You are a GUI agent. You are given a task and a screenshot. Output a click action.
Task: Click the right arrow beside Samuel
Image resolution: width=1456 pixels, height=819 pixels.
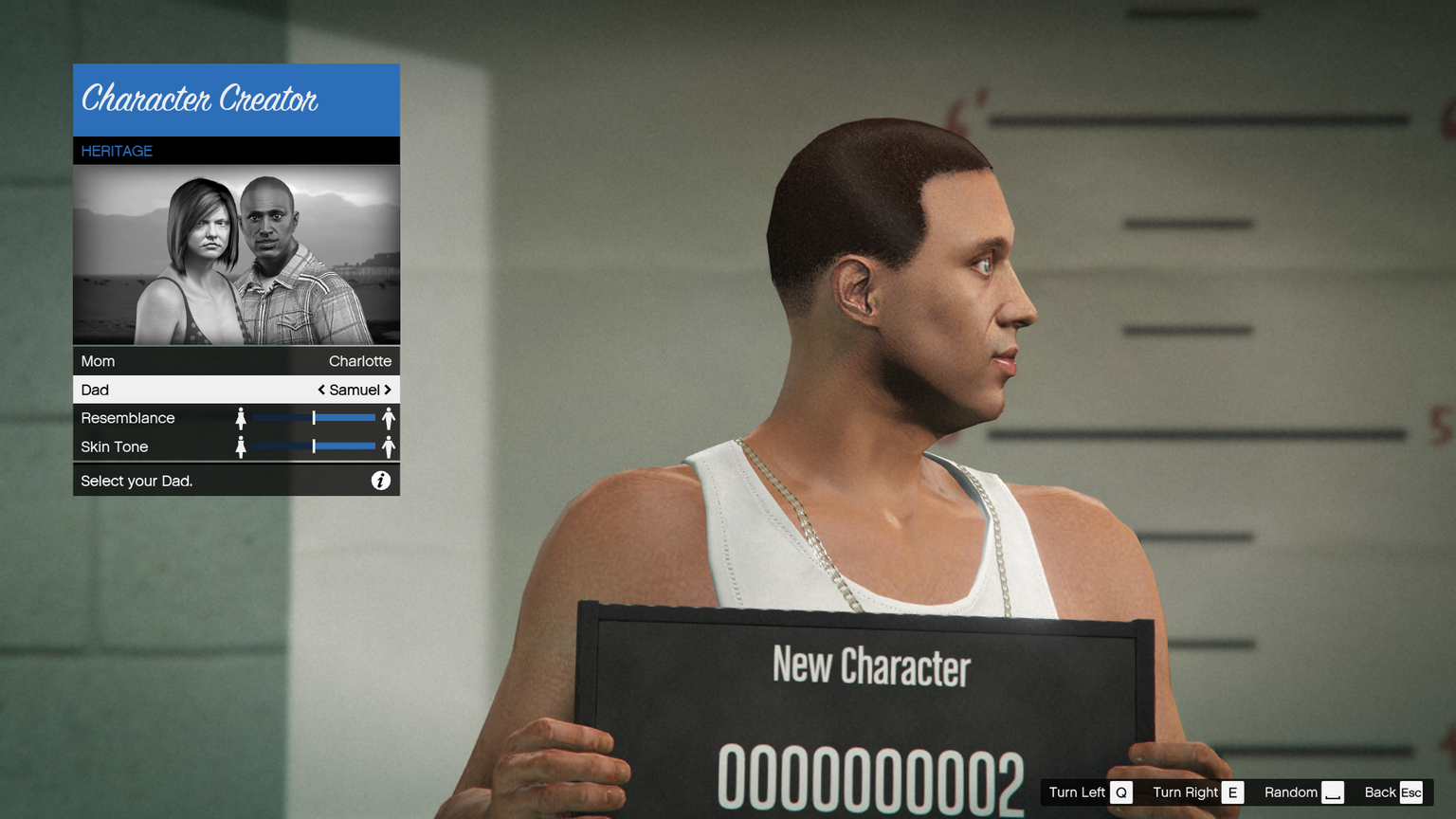(388, 390)
